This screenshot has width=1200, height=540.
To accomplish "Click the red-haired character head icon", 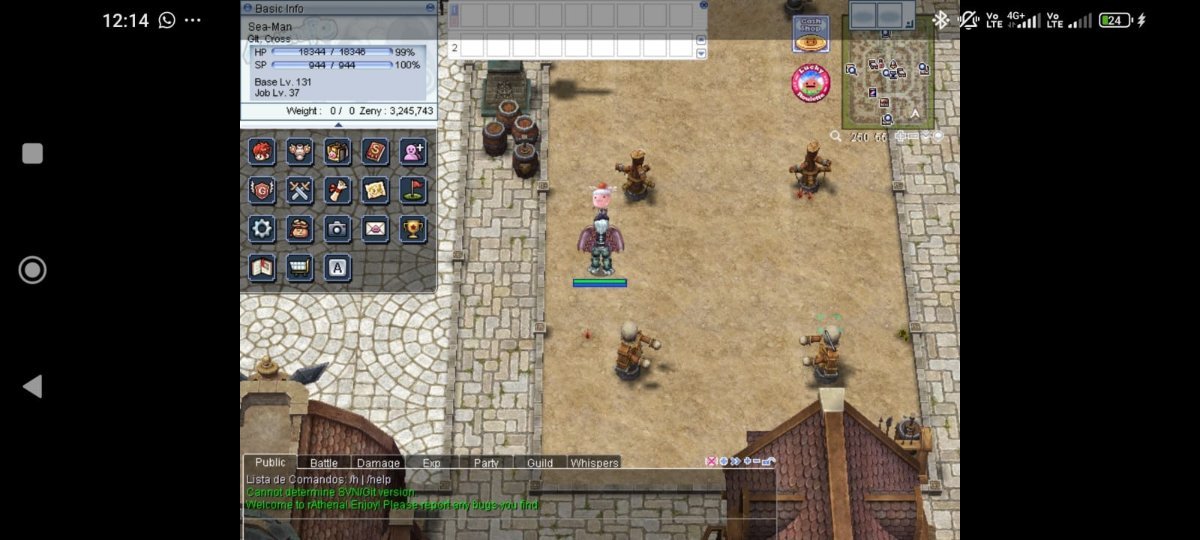I will point(262,152).
